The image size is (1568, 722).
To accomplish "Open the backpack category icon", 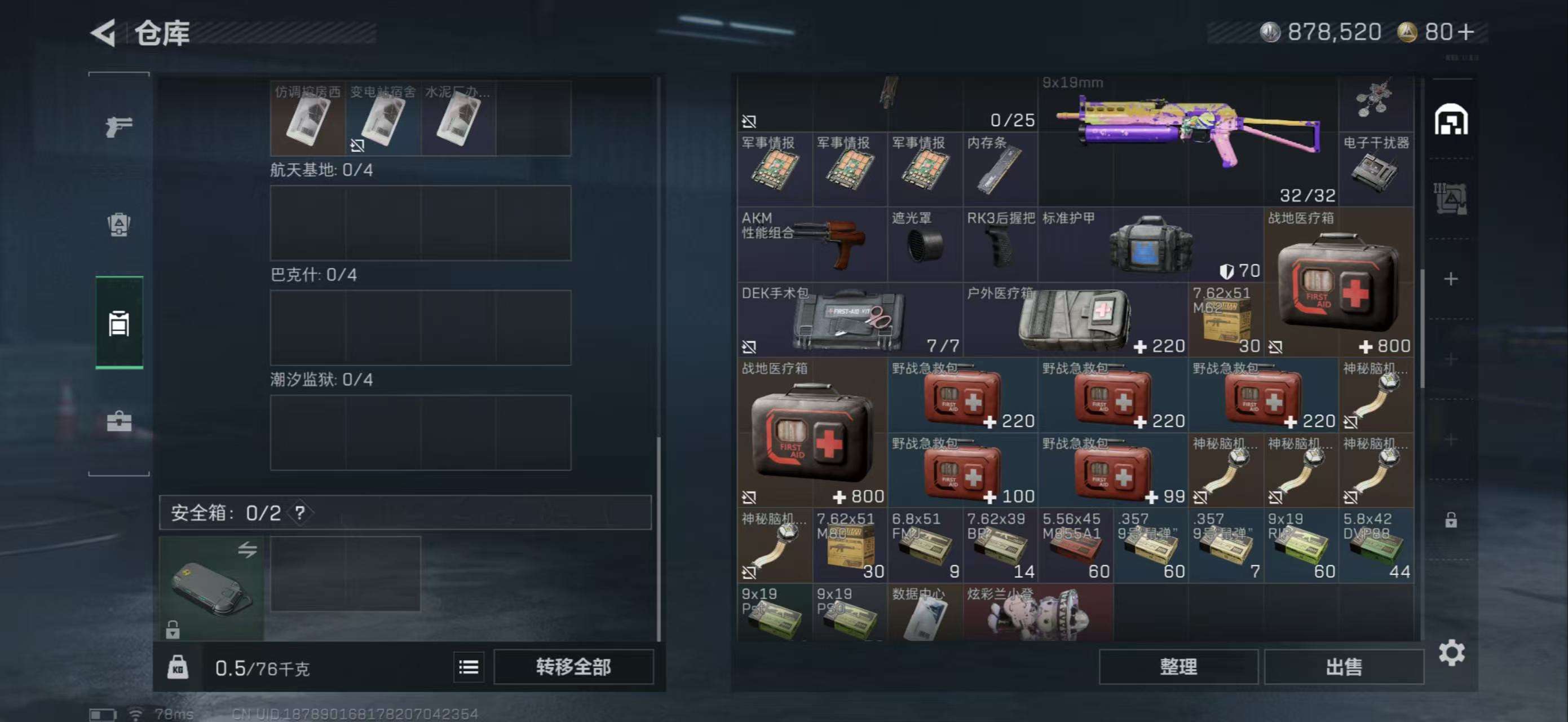I will pyautogui.click(x=120, y=224).
